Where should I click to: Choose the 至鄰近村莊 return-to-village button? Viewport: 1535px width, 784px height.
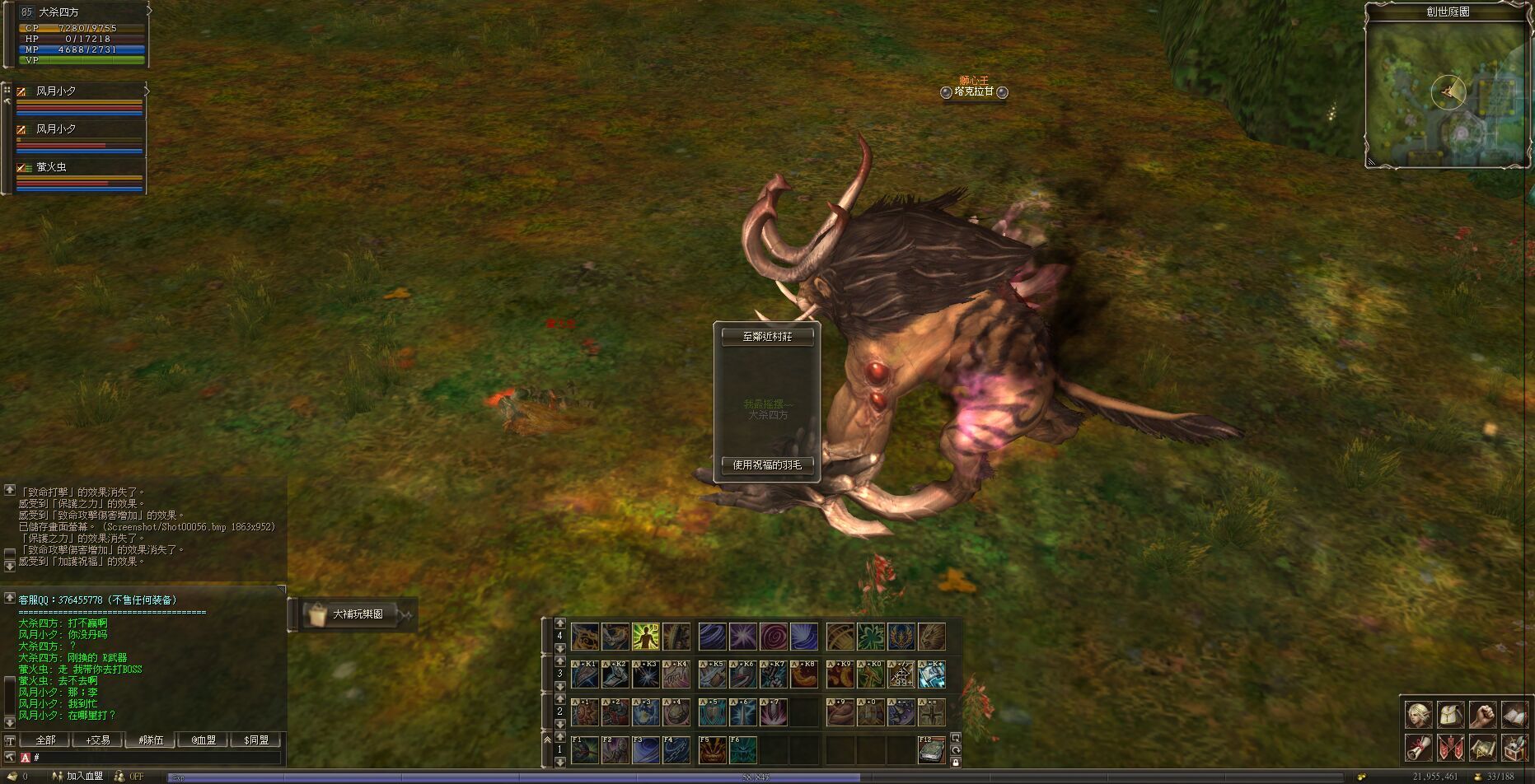(x=767, y=337)
